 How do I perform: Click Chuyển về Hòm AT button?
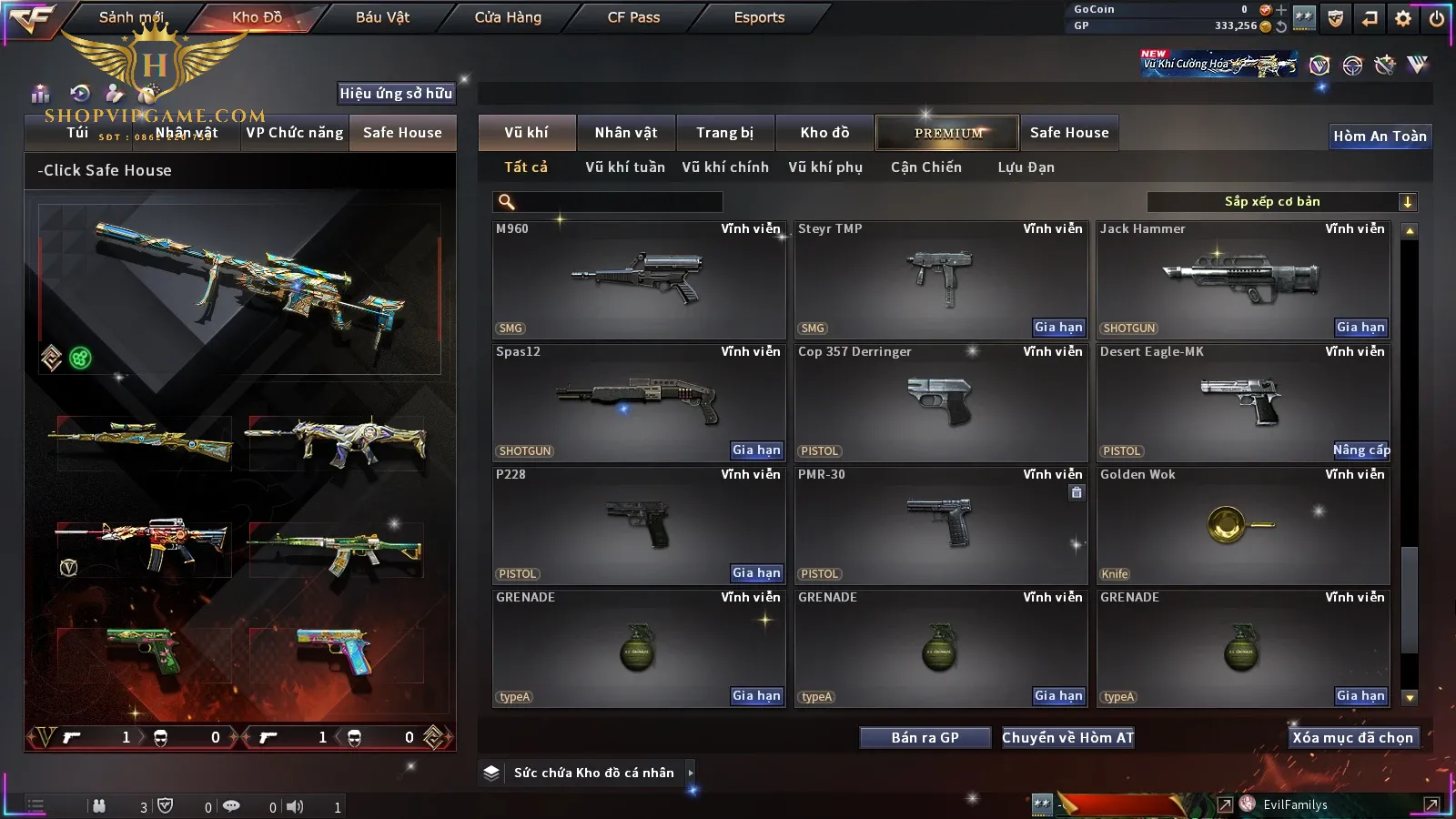pyautogui.click(x=1068, y=738)
